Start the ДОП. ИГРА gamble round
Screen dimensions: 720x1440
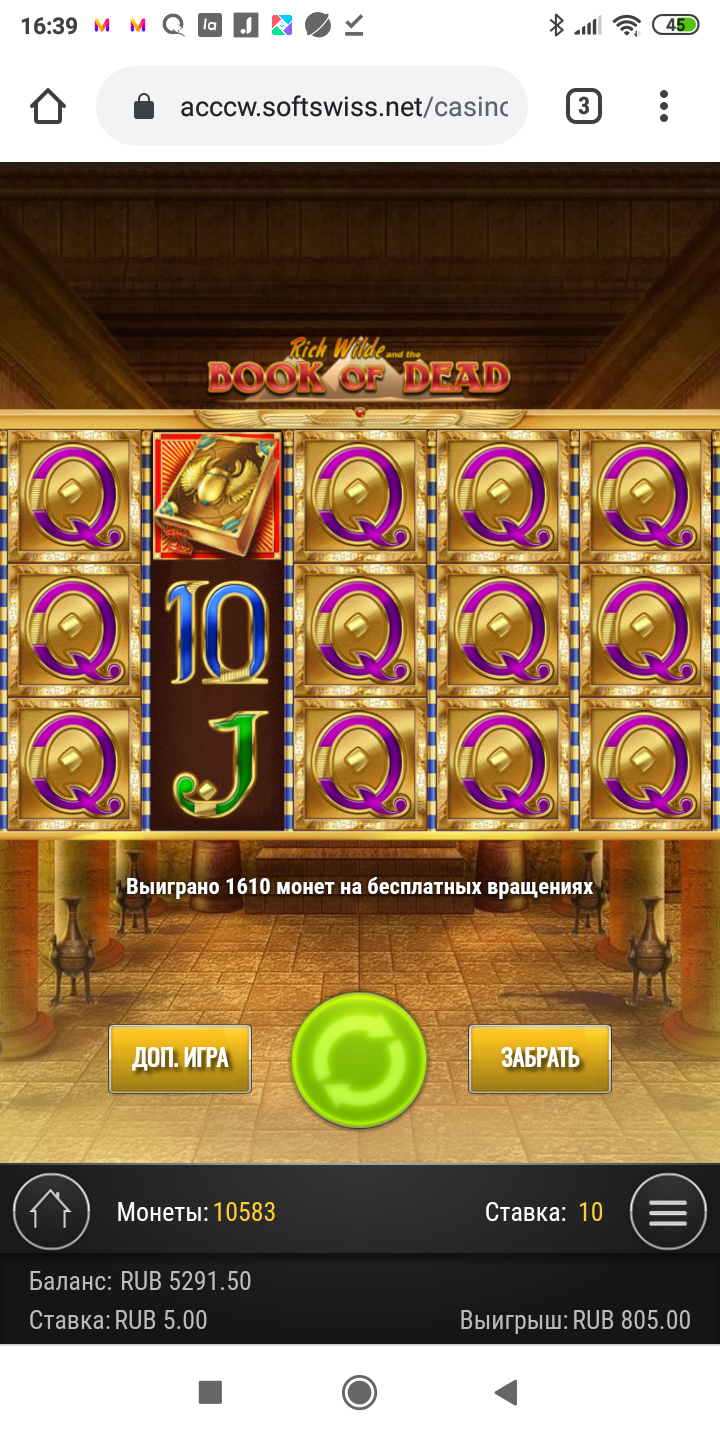tap(180, 1058)
